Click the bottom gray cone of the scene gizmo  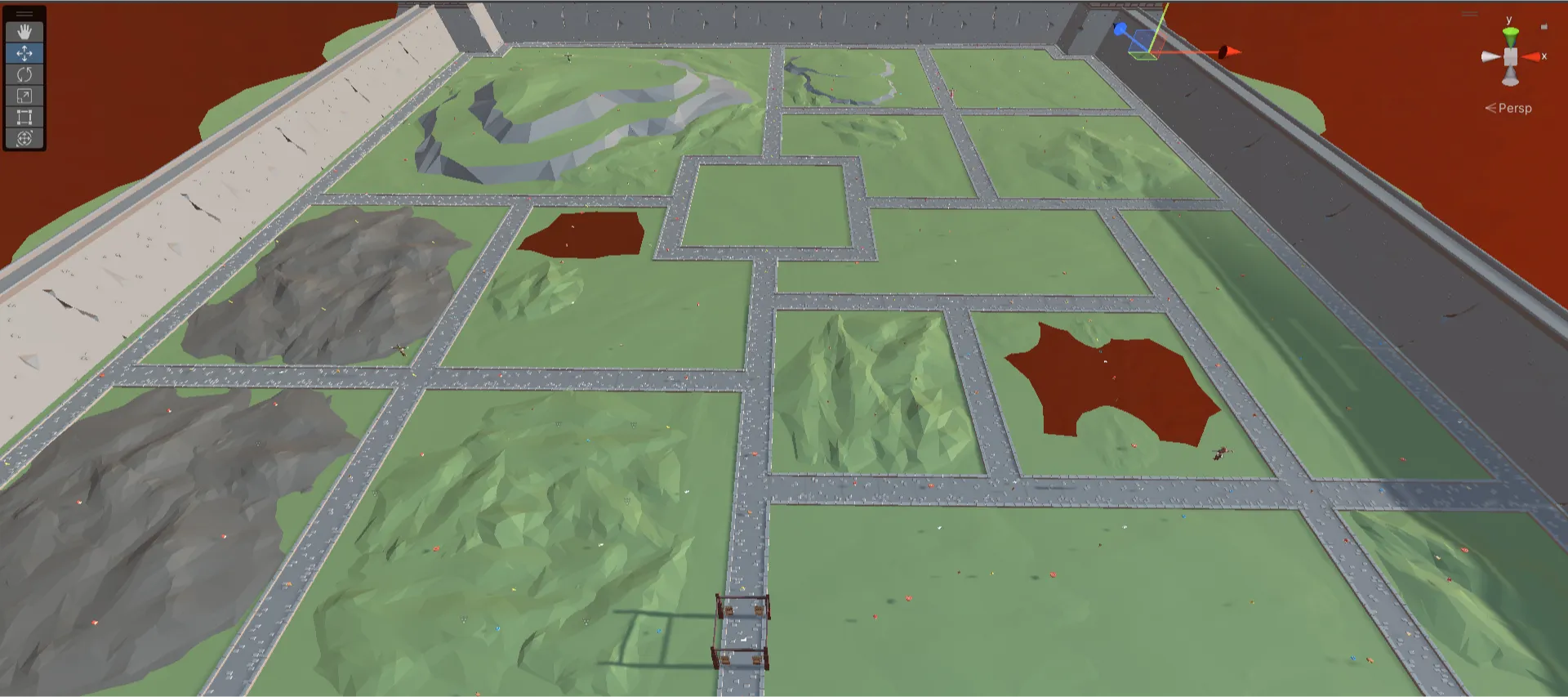pyautogui.click(x=1510, y=76)
